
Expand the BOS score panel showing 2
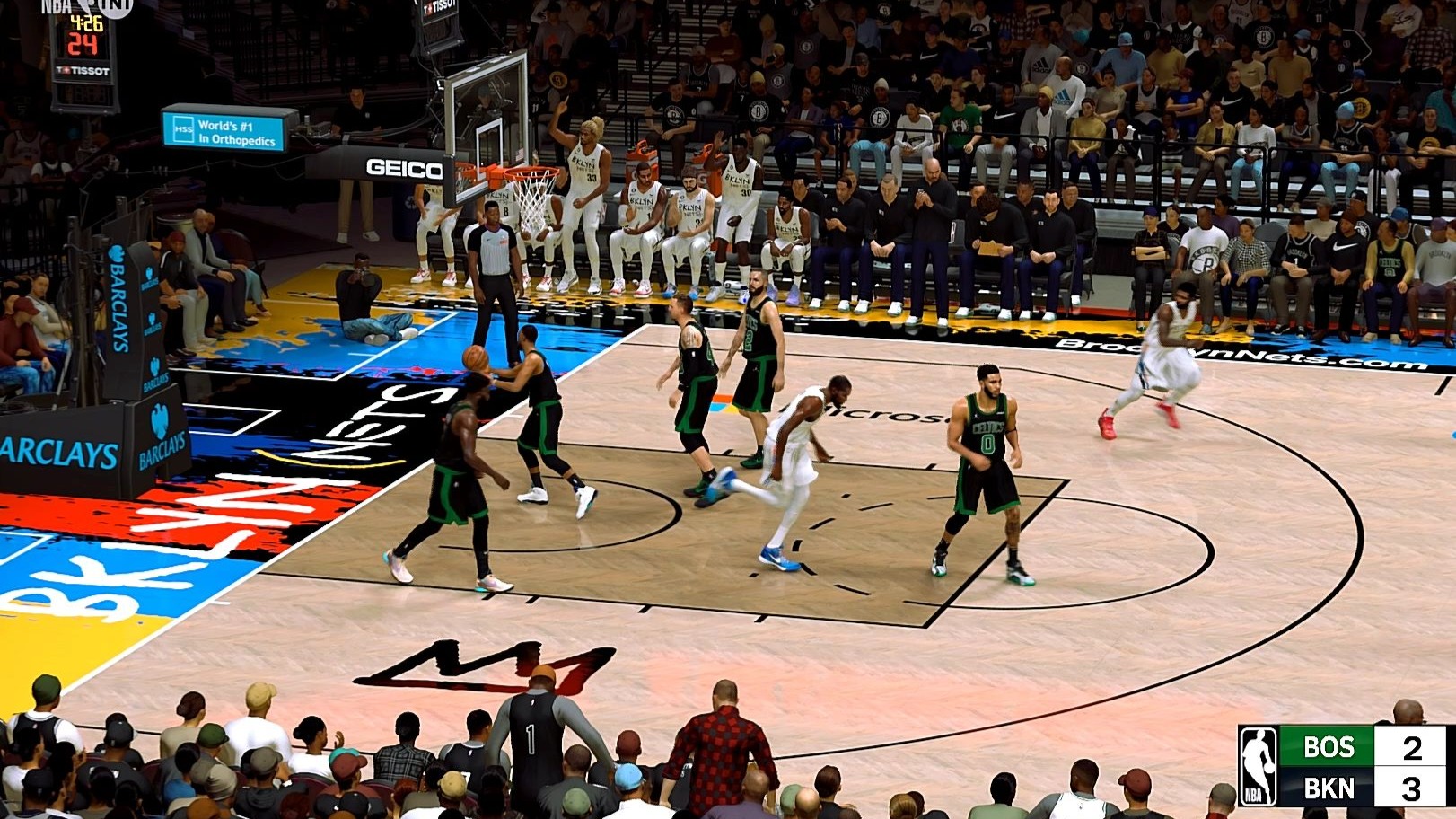1411,747
